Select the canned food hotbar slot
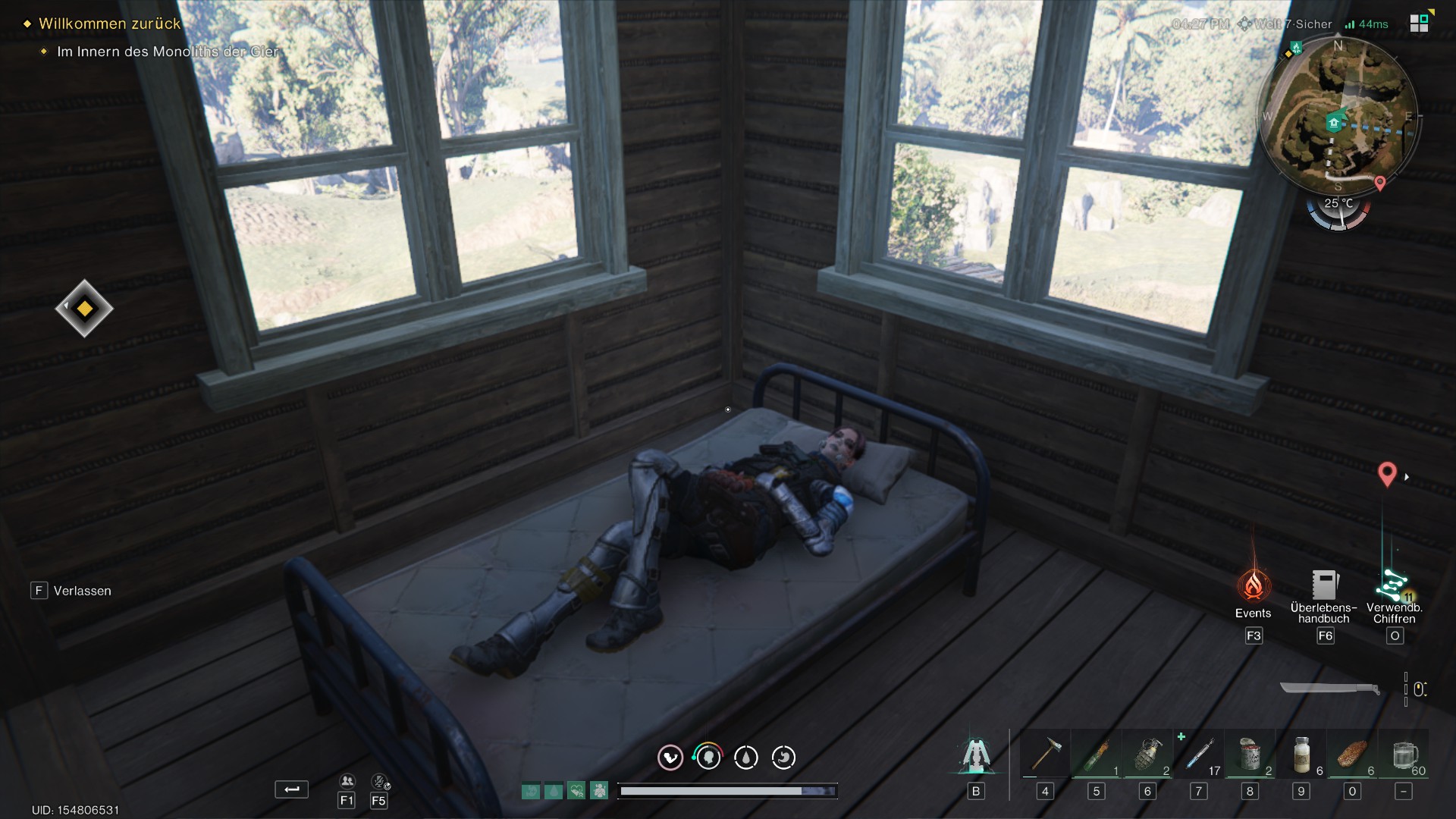 pos(1250,755)
